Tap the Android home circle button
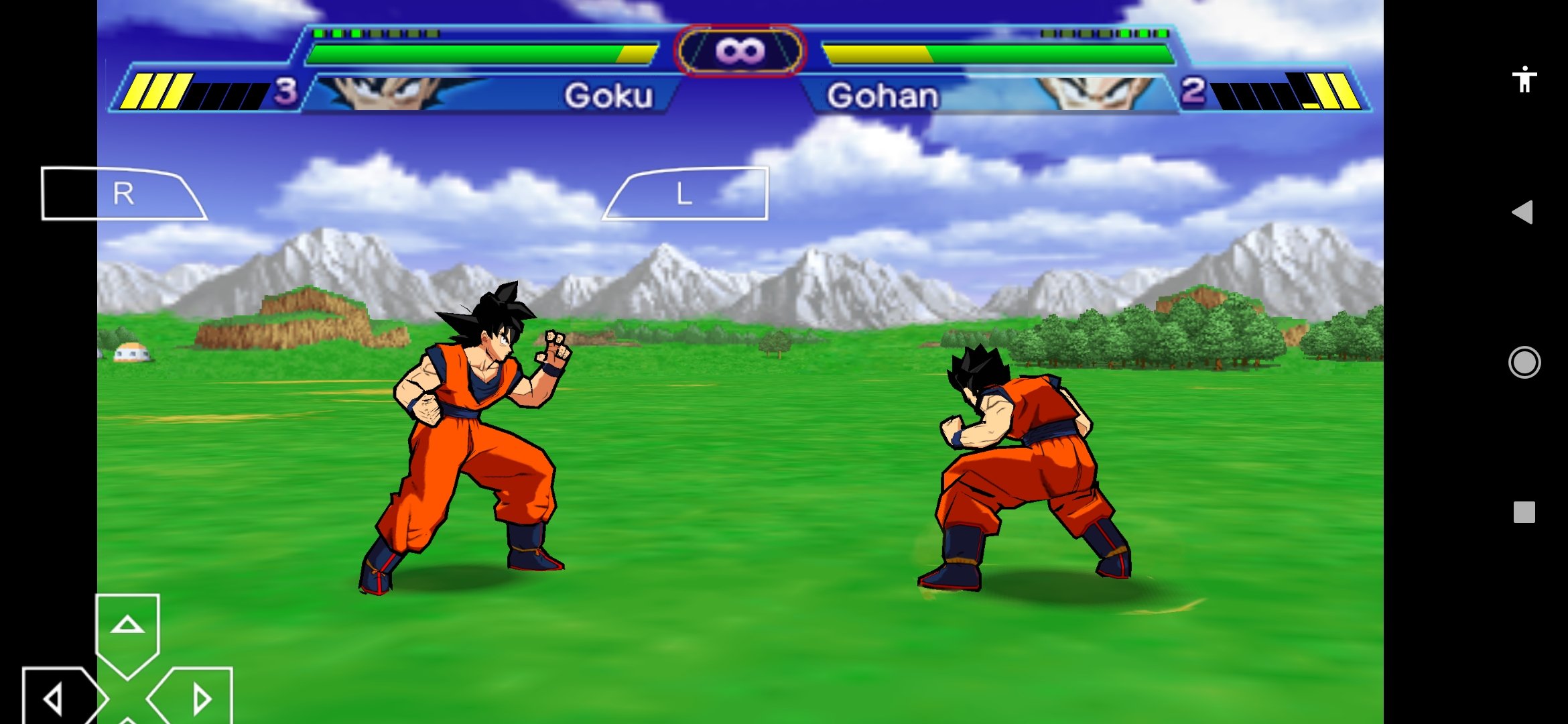The width and height of the screenshot is (1568, 724). pyautogui.click(x=1524, y=363)
